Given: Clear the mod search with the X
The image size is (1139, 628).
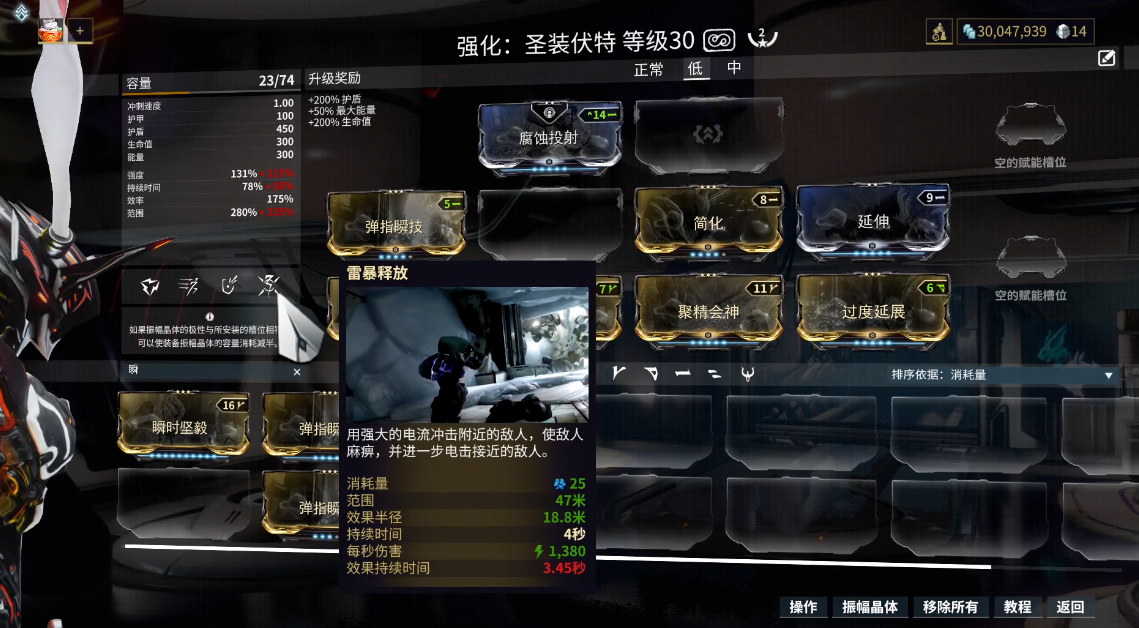Looking at the screenshot, I should pos(296,371).
